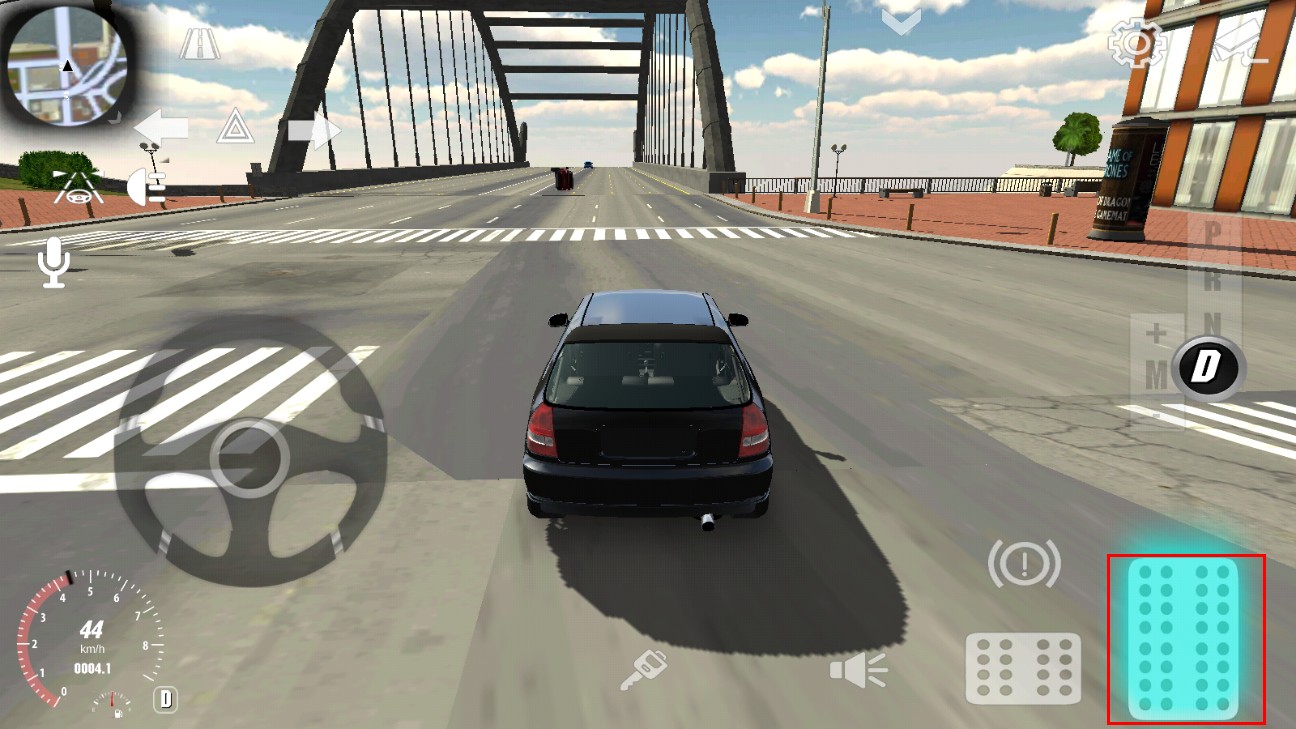Expand the top chevron dropdown
Screen dimensions: 1296x729
901,21
